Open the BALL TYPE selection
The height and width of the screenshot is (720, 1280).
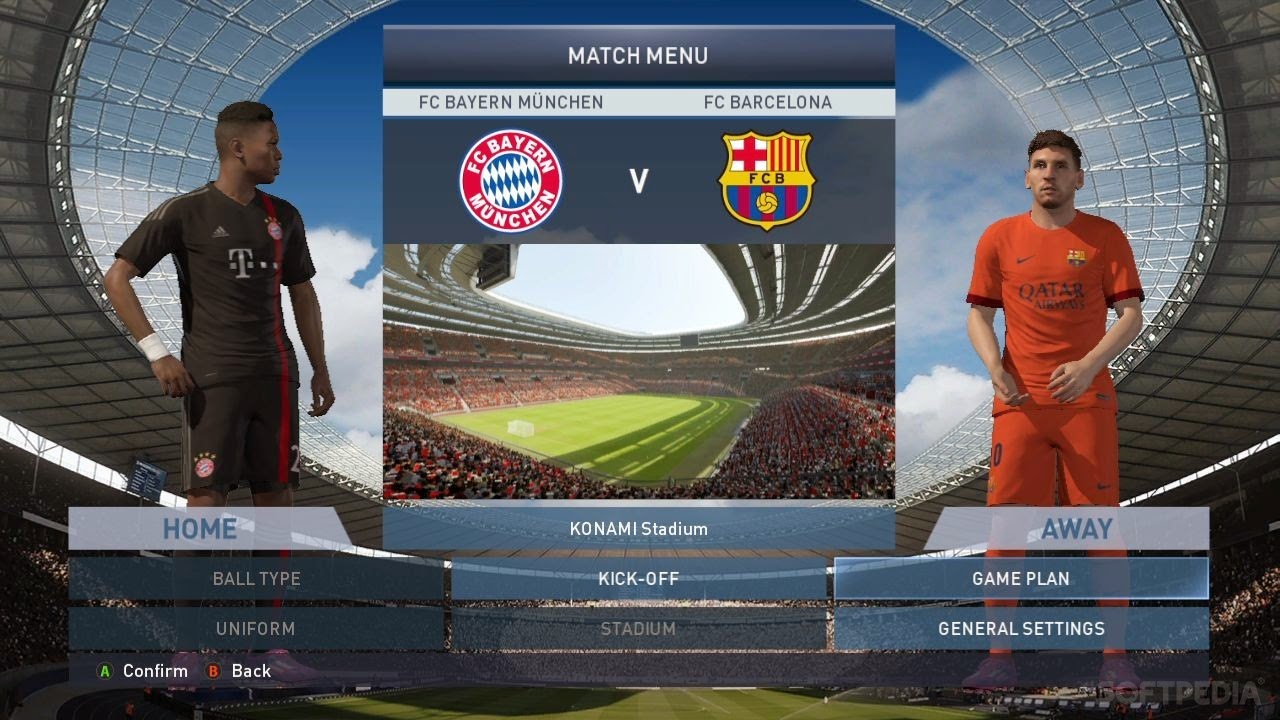pos(256,578)
